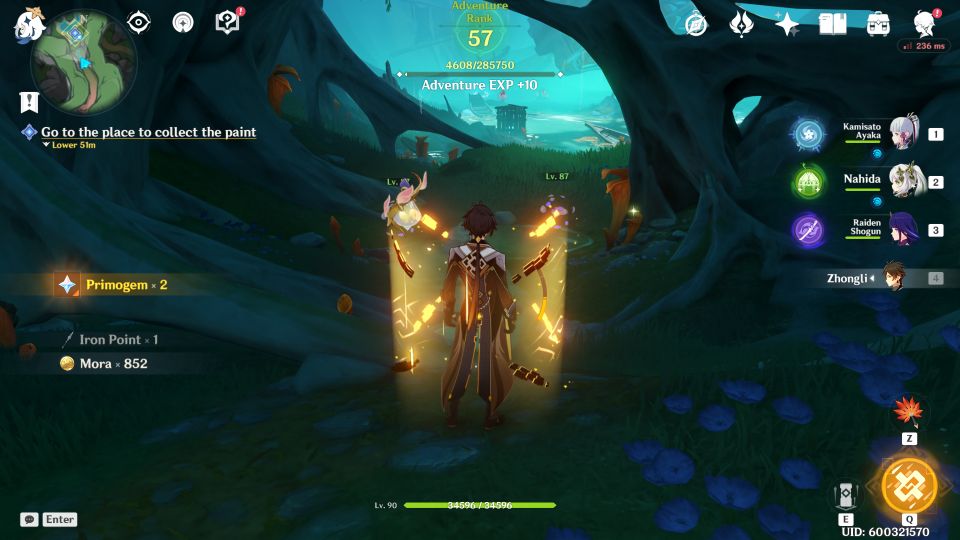Switch to Nahida in the party list
Image resolution: width=960 pixels, height=540 pixels.
coord(903,182)
